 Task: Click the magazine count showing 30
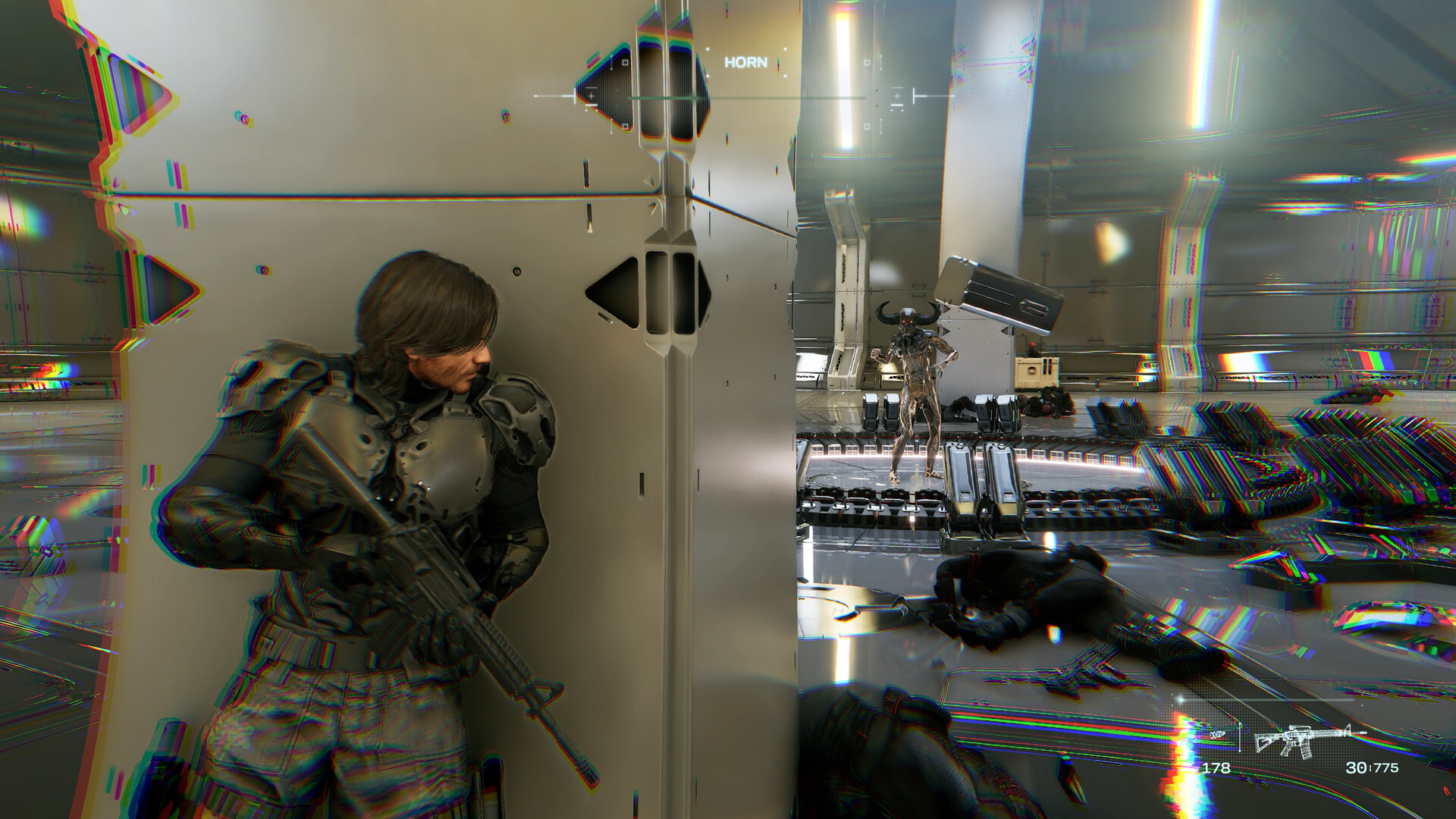pos(1357,768)
